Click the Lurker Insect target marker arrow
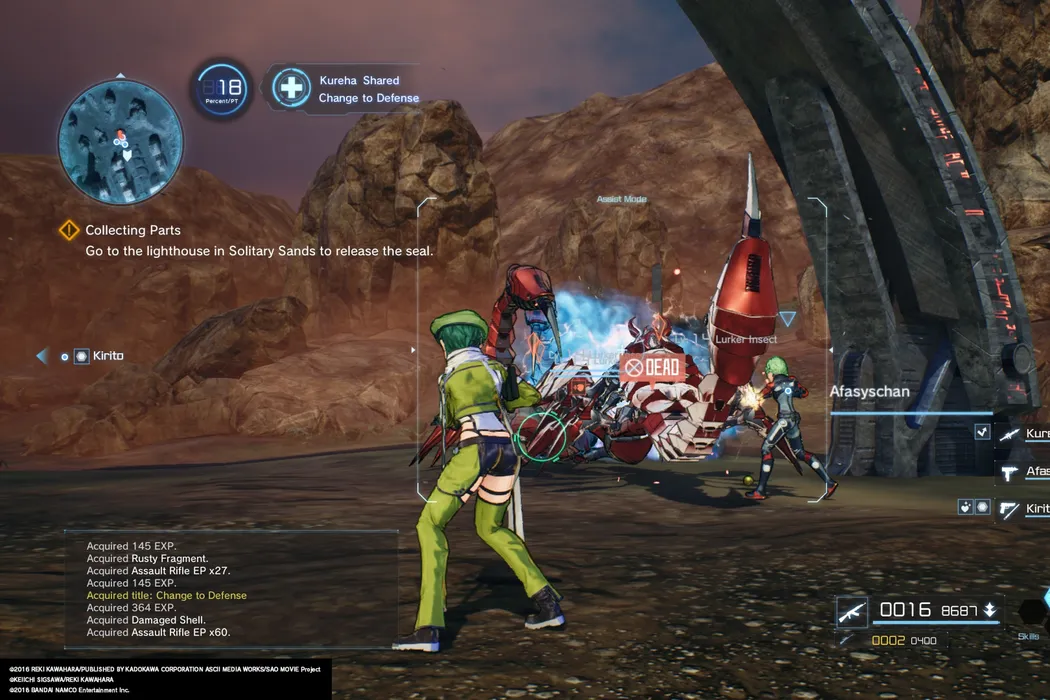Viewport: 1050px width, 700px height. (788, 319)
